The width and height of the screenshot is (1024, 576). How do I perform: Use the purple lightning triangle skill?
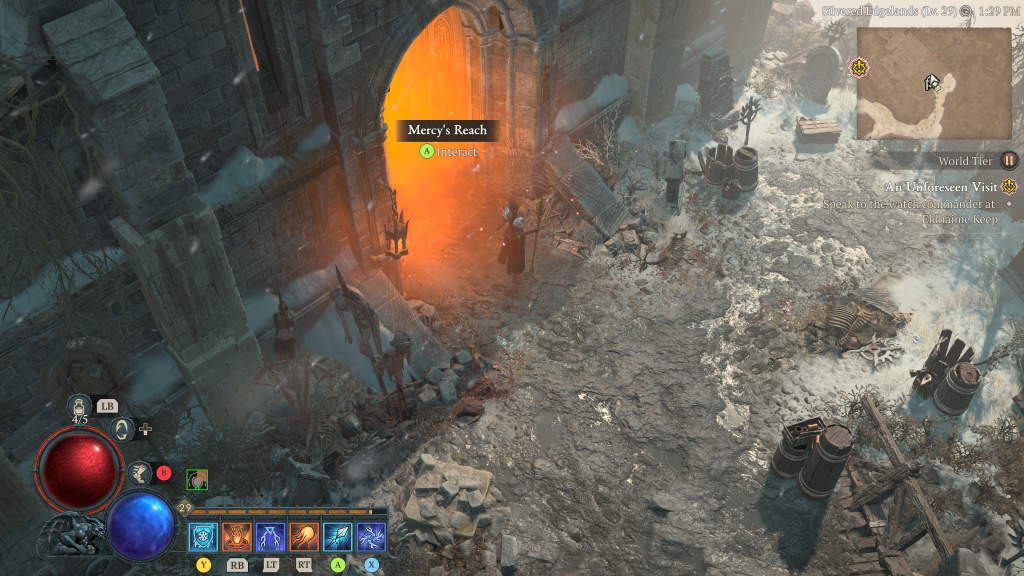[270, 537]
